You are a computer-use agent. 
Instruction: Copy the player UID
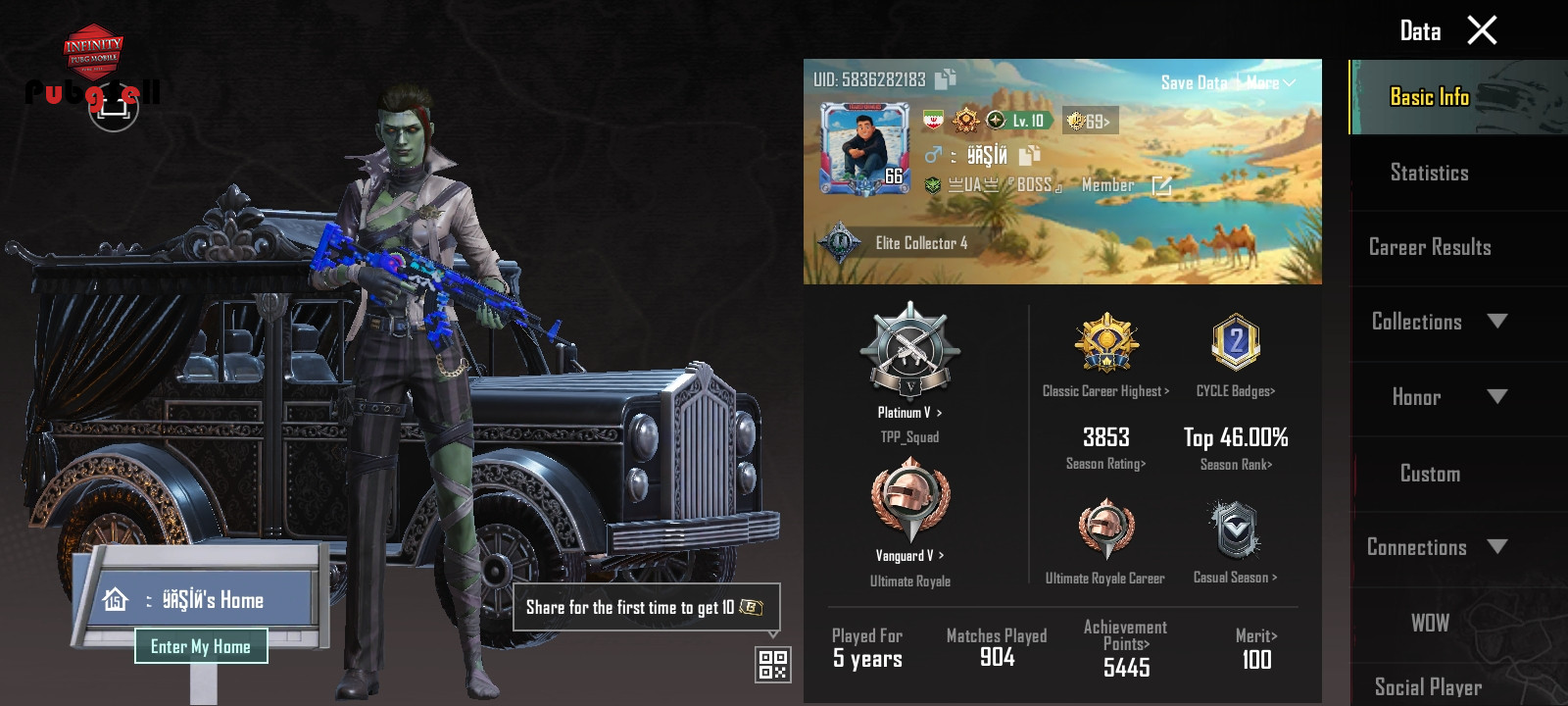[x=946, y=79]
